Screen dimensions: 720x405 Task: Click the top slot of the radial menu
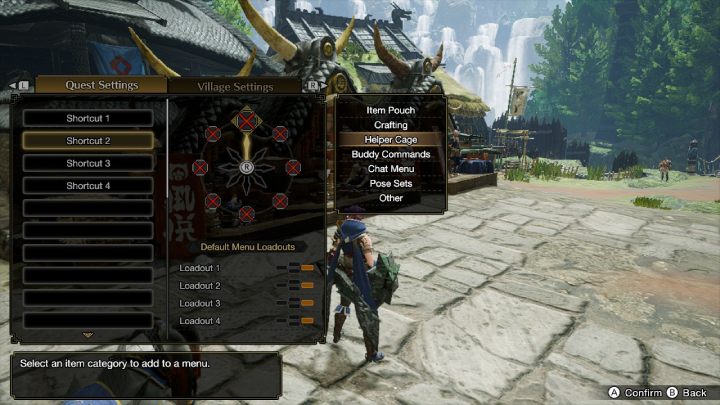246,121
